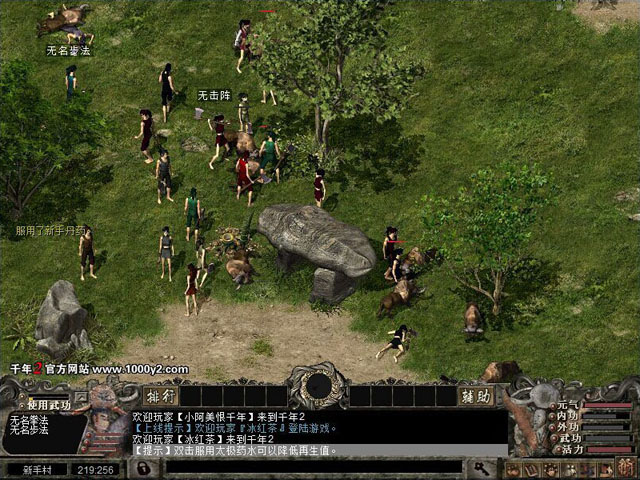Viewport: 640px width, 480px height.
Task: Open the 辅助 assist button
Action: [475, 396]
